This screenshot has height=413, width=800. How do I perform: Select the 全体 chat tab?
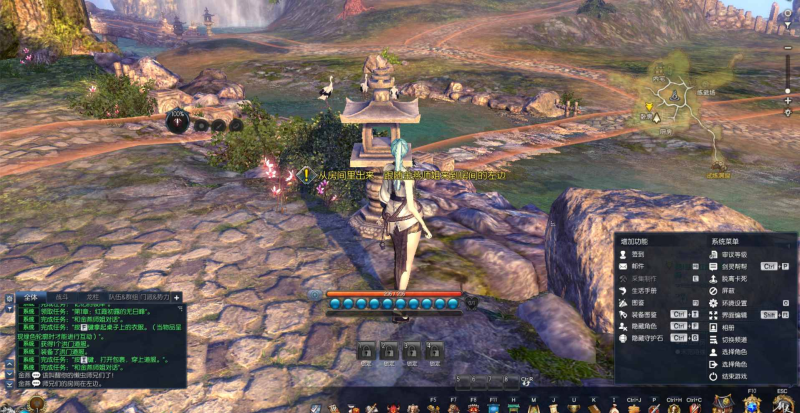click(30, 297)
